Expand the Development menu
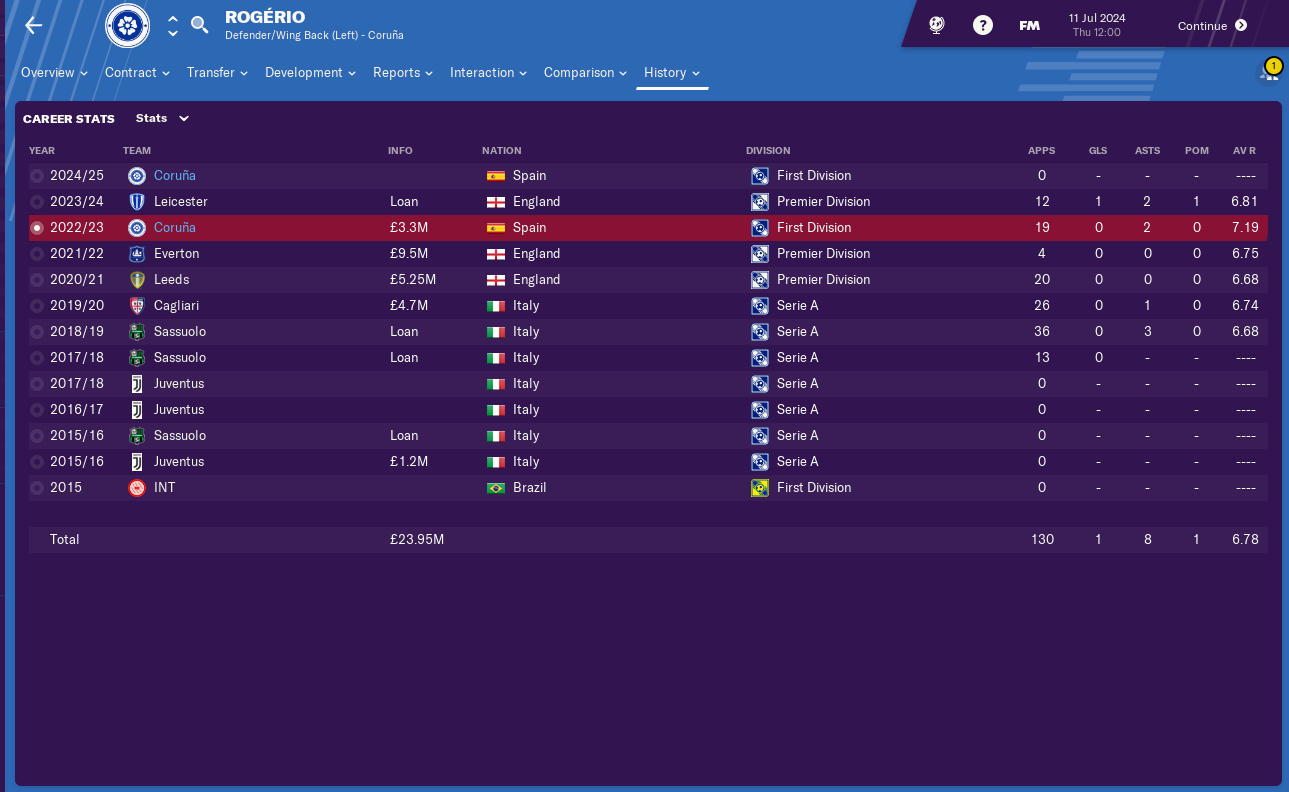Screen dimensions: 1289x792 coord(310,73)
